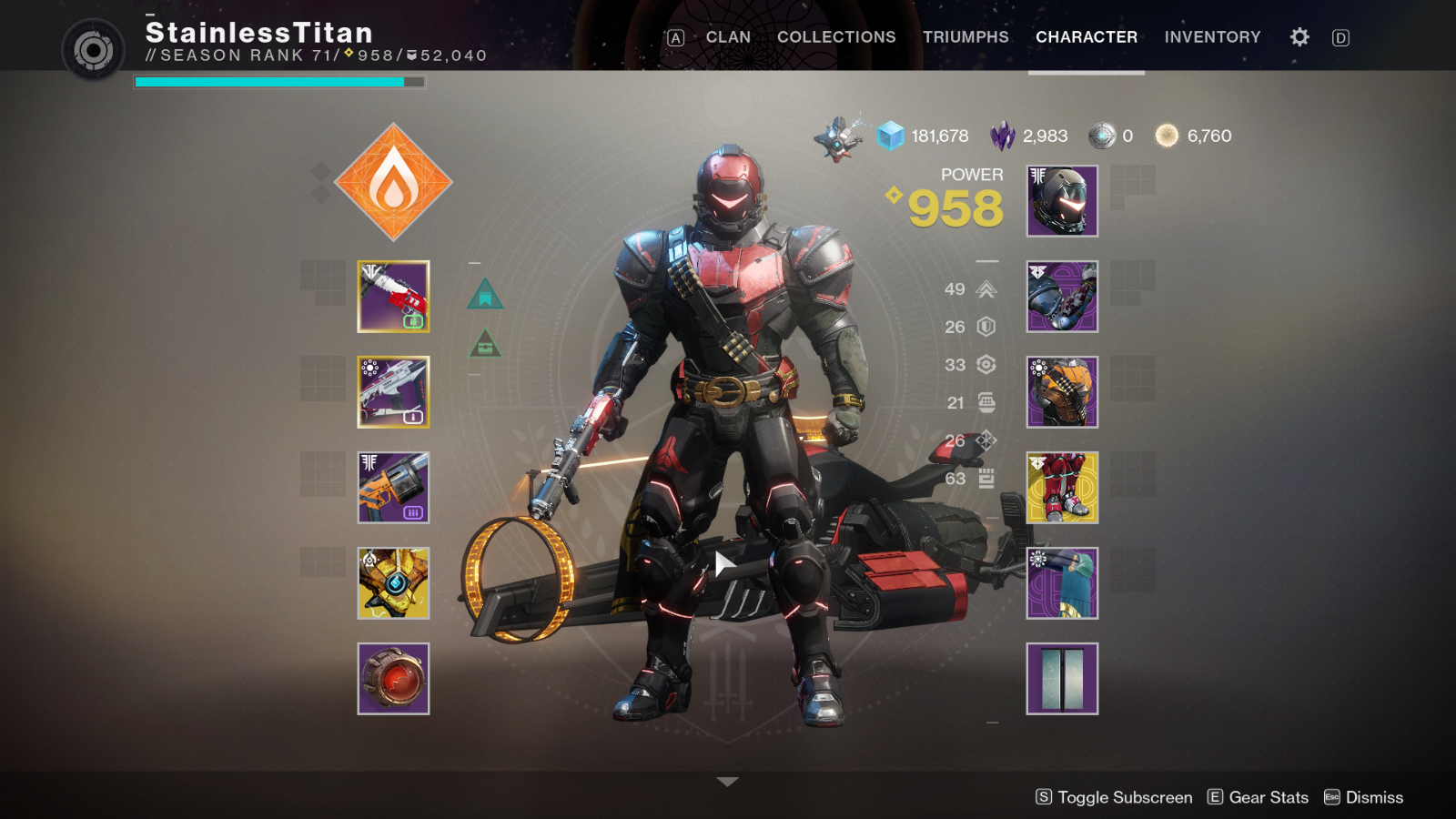Inspect the teal Titan mark slot
1456x819 pixels.
(x=1062, y=583)
